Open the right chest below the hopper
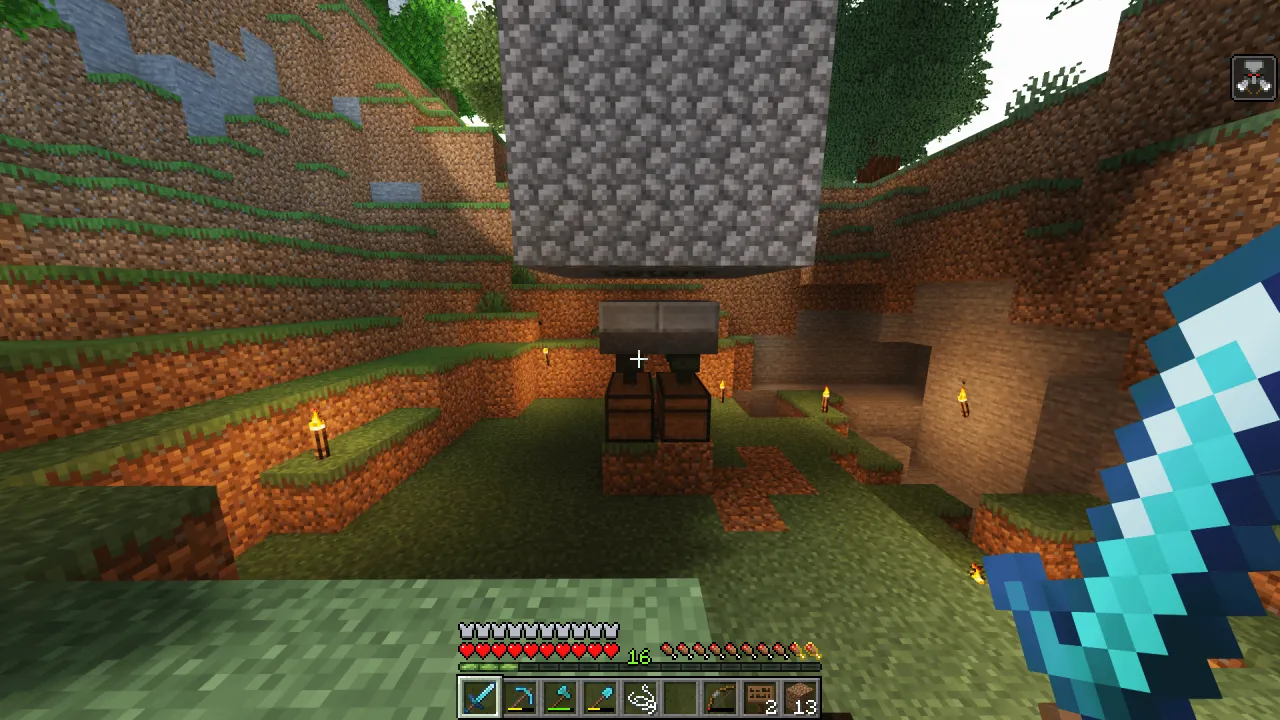 682,408
